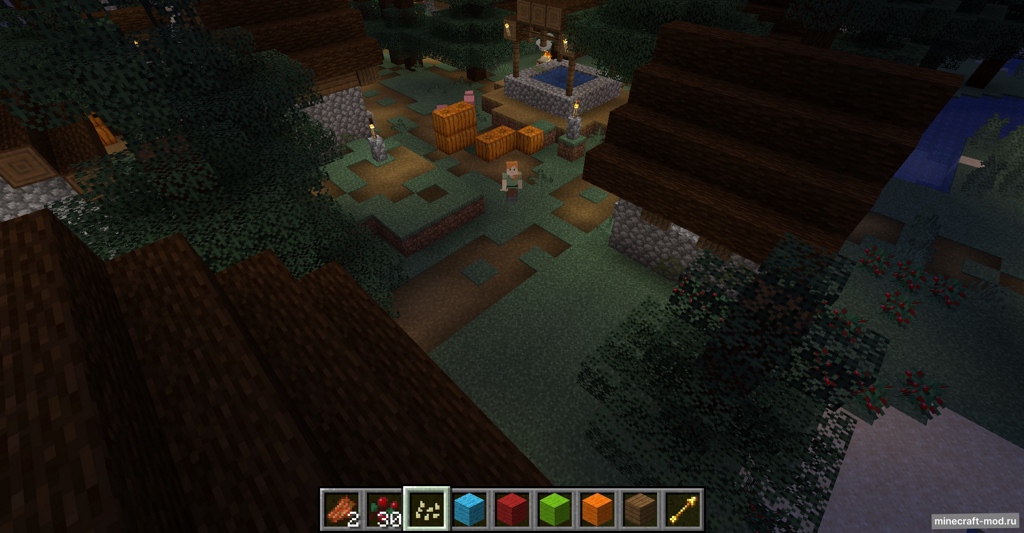Select the dark wooden planks slot
The height and width of the screenshot is (533, 1024).
click(x=640, y=510)
